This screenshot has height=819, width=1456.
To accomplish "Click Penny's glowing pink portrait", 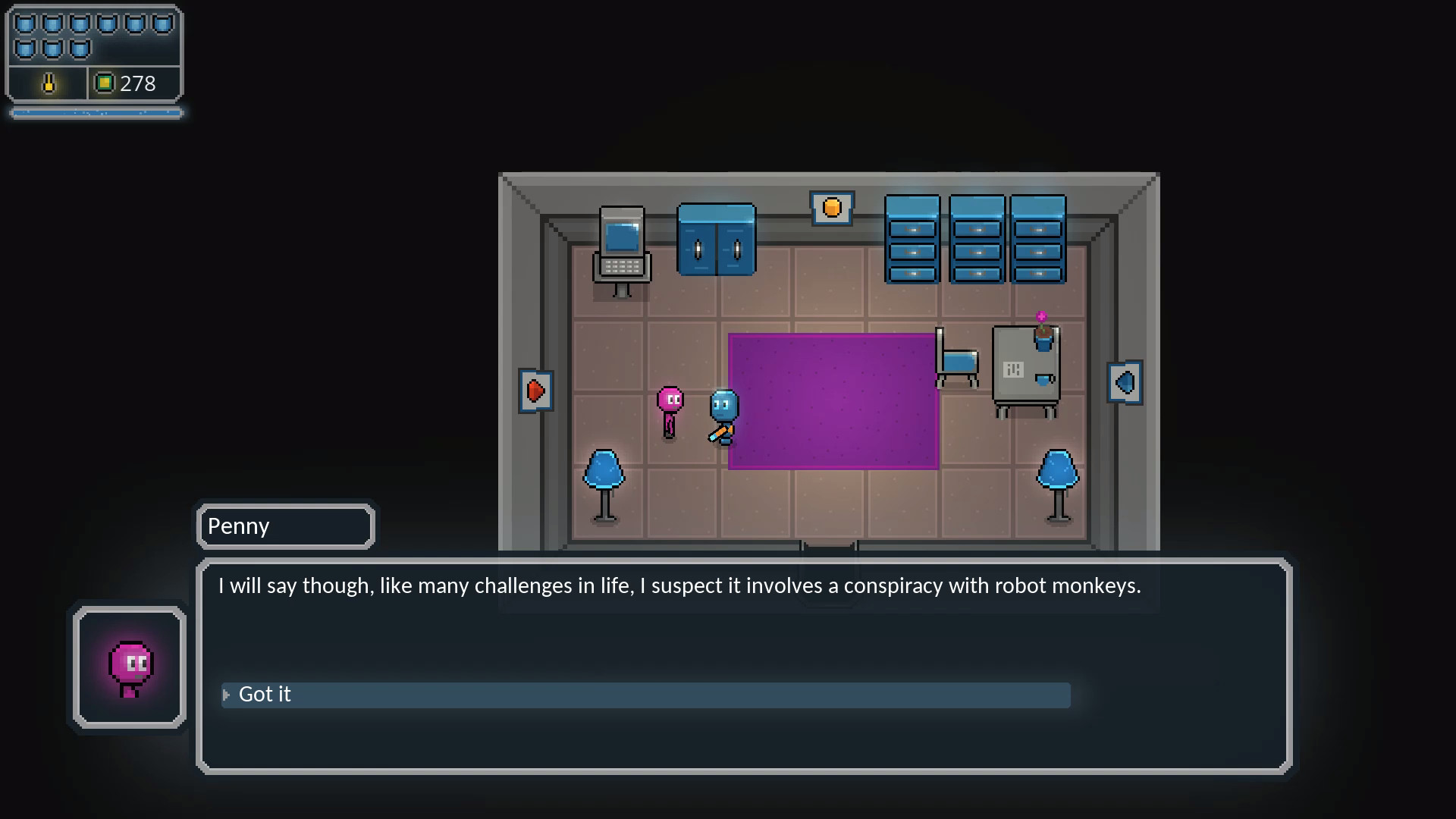I will click(x=129, y=664).
